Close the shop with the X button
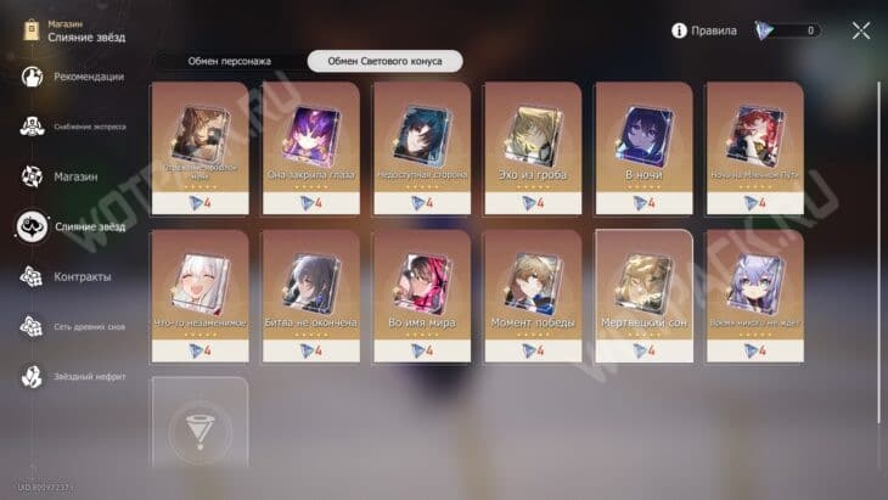The image size is (888, 500). pyautogui.click(x=861, y=30)
